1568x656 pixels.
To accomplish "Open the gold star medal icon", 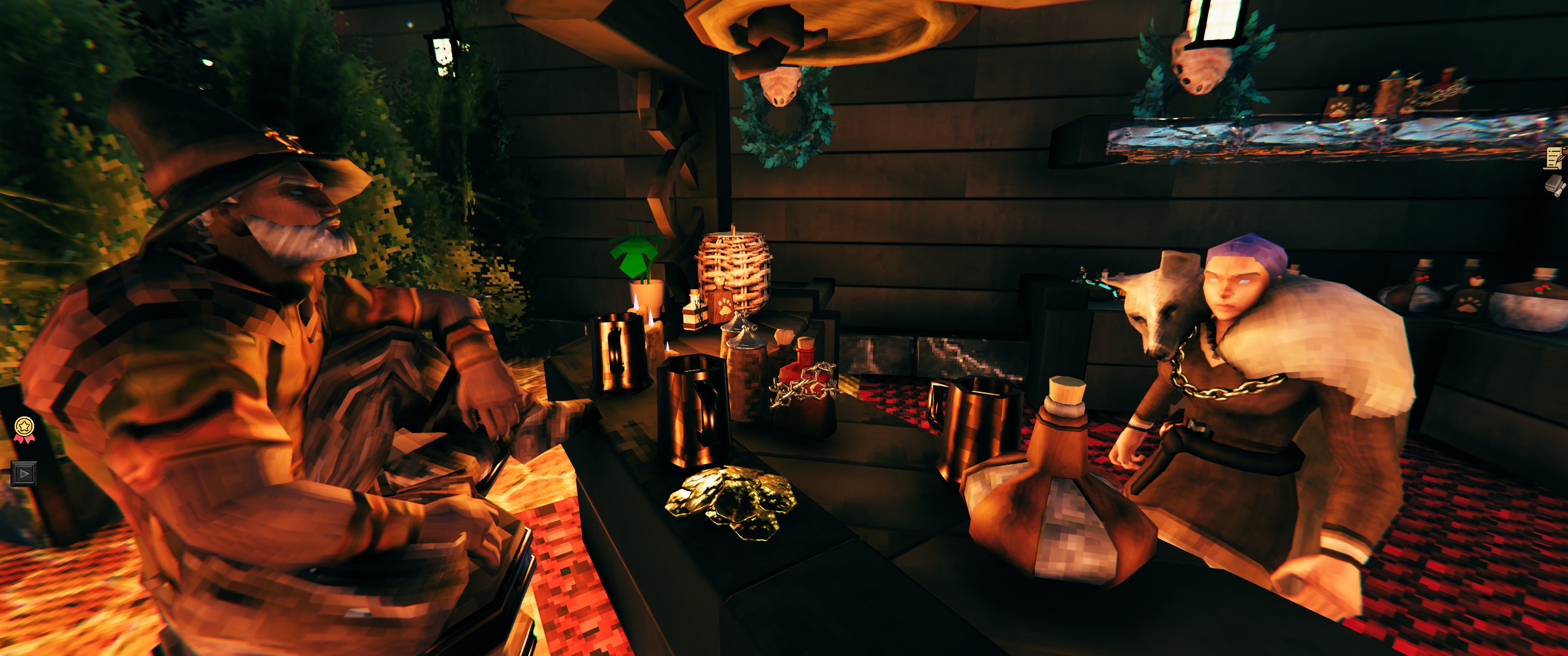I will 24,428.
